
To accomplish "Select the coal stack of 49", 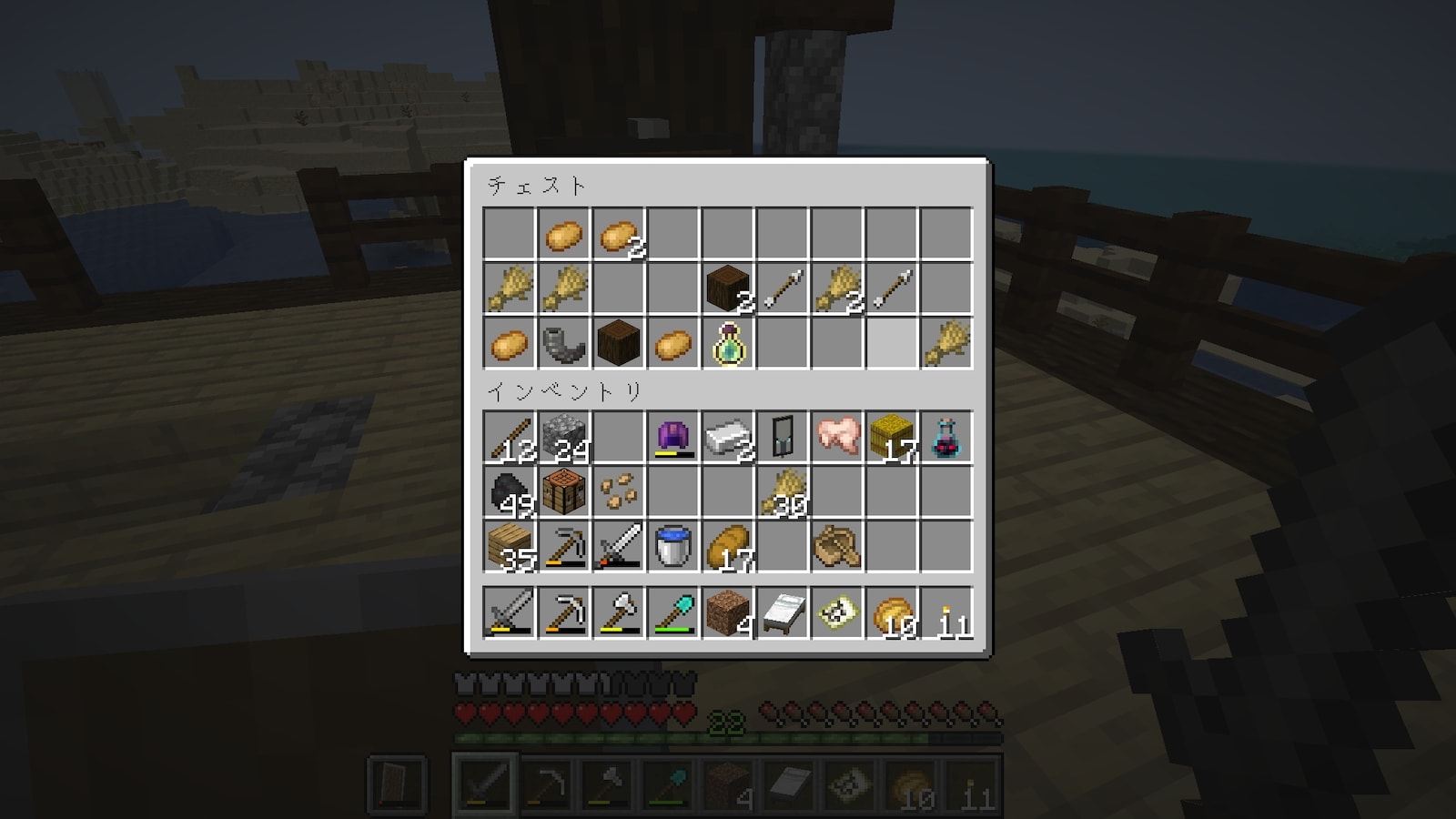I will pyautogui.click(x=509, y=491).
